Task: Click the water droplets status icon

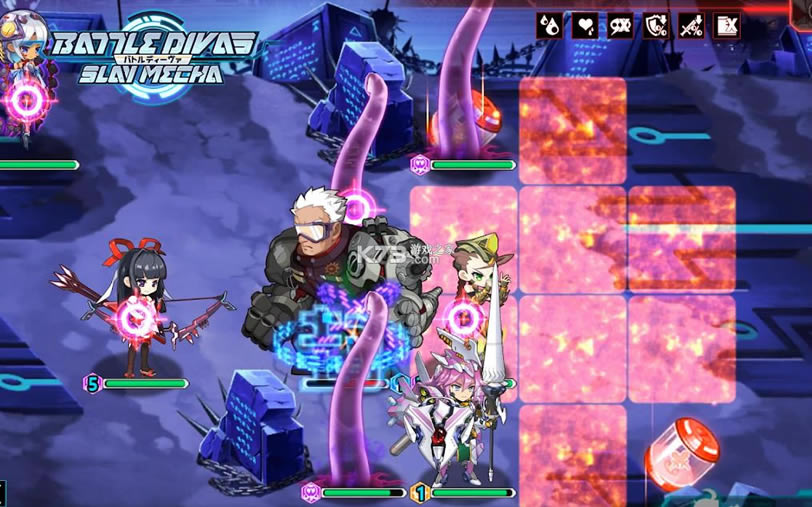Action: click(x=549, y=25)
